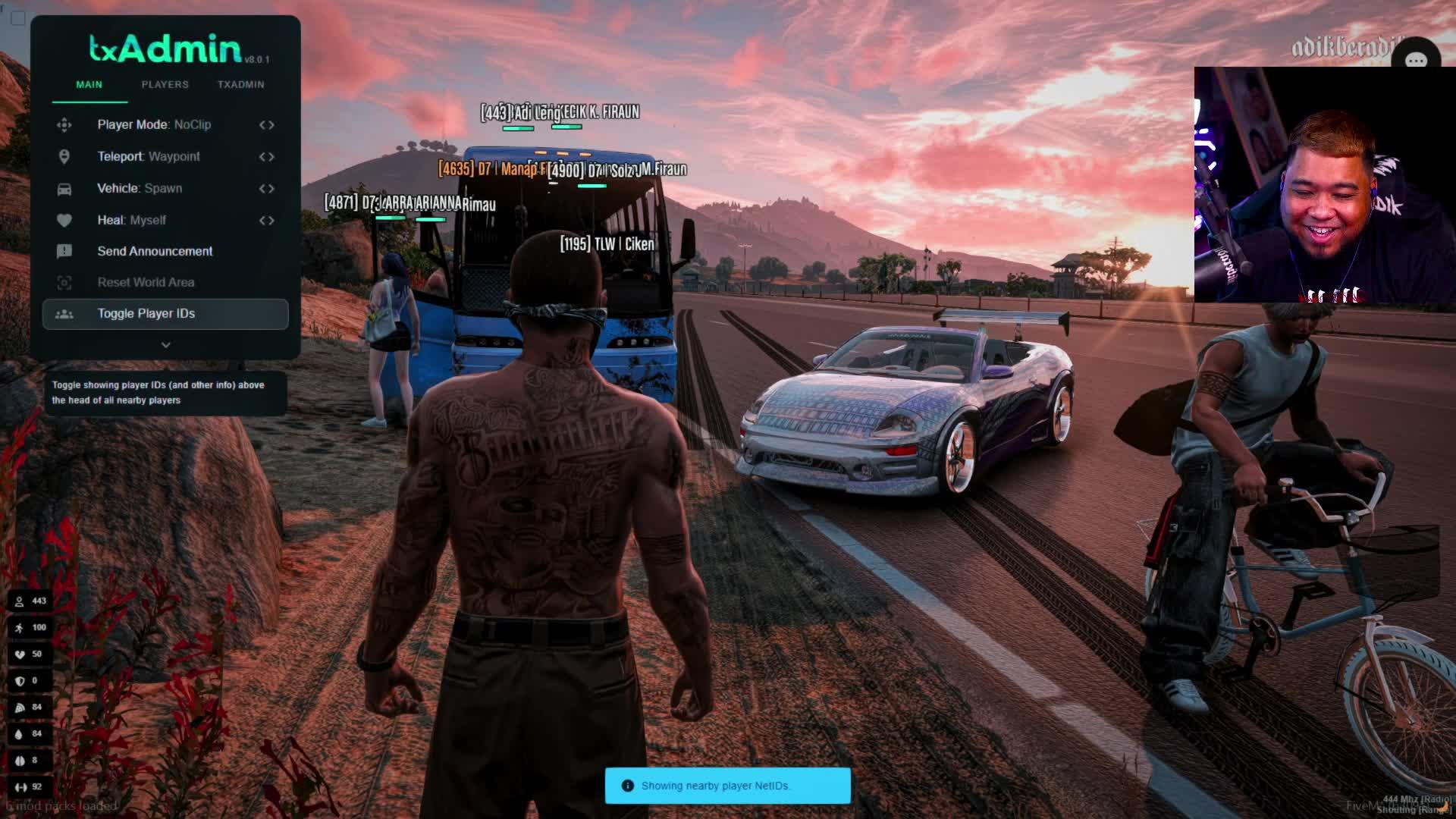Activate Toggle Player IDs
Viewport: 1456px width, 819px height.
[146, 313]
